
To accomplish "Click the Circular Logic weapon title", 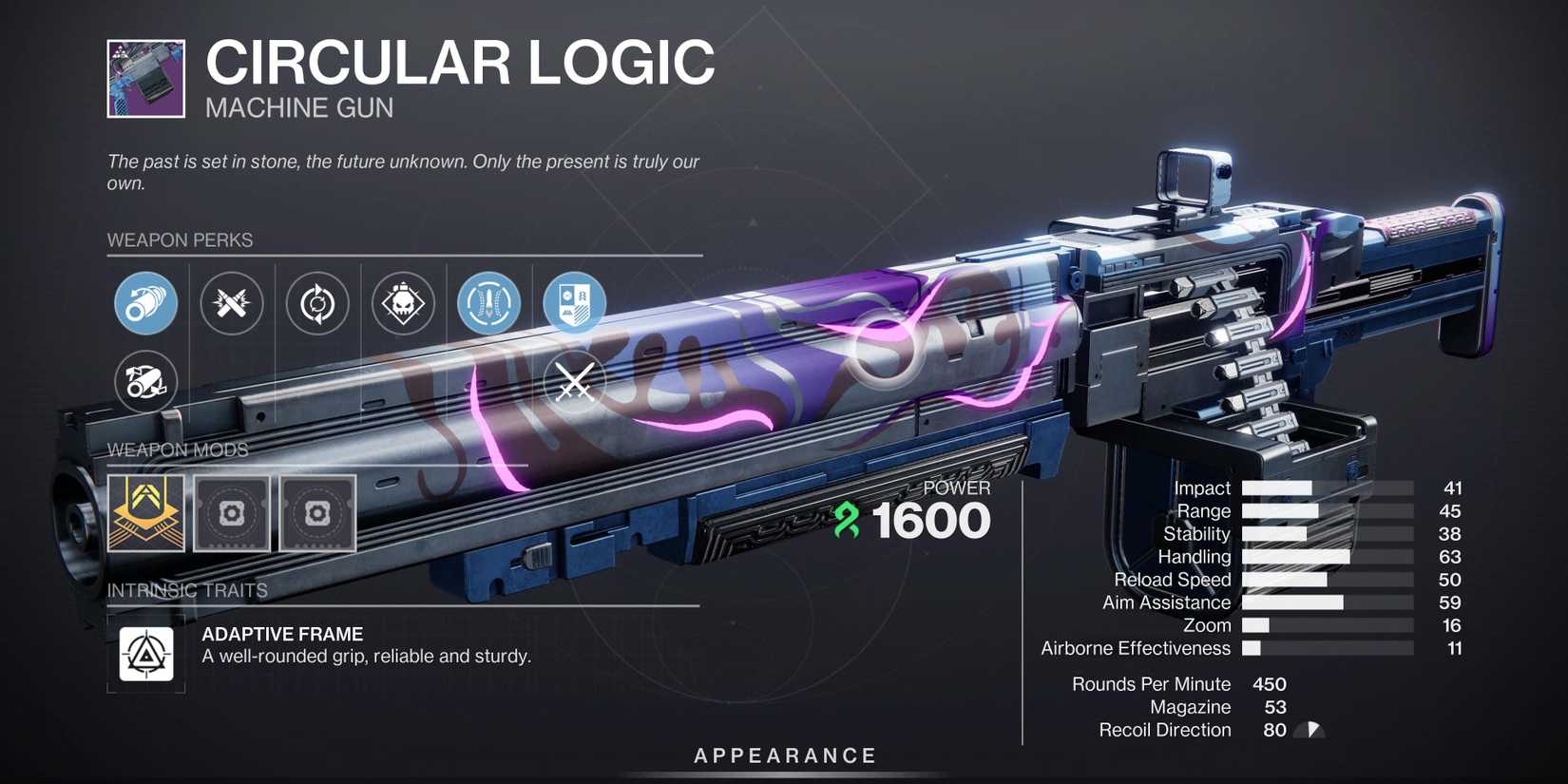I will tap(460, 62).
